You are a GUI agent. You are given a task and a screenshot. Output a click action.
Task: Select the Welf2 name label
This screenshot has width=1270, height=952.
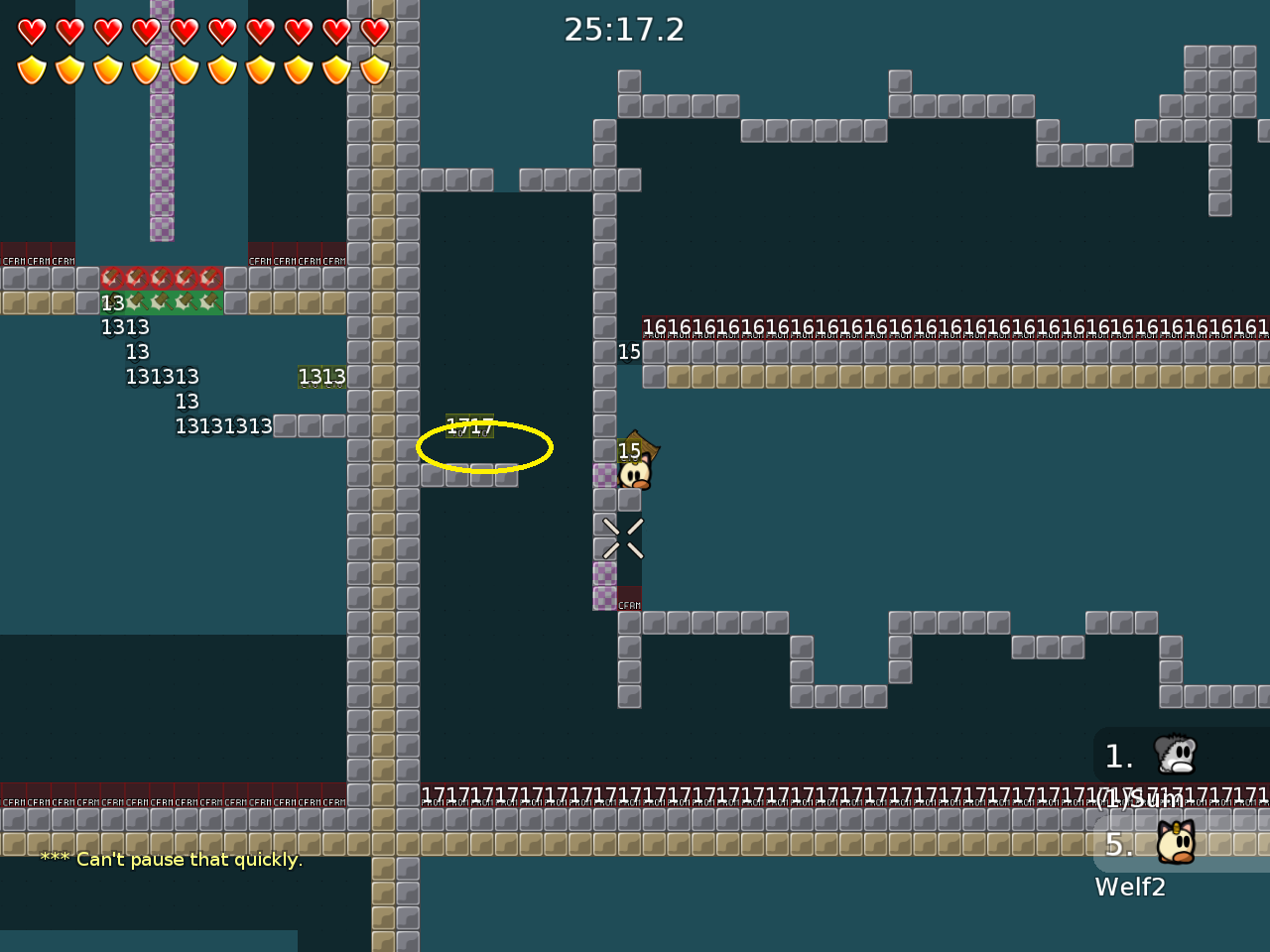point(1130,887)
